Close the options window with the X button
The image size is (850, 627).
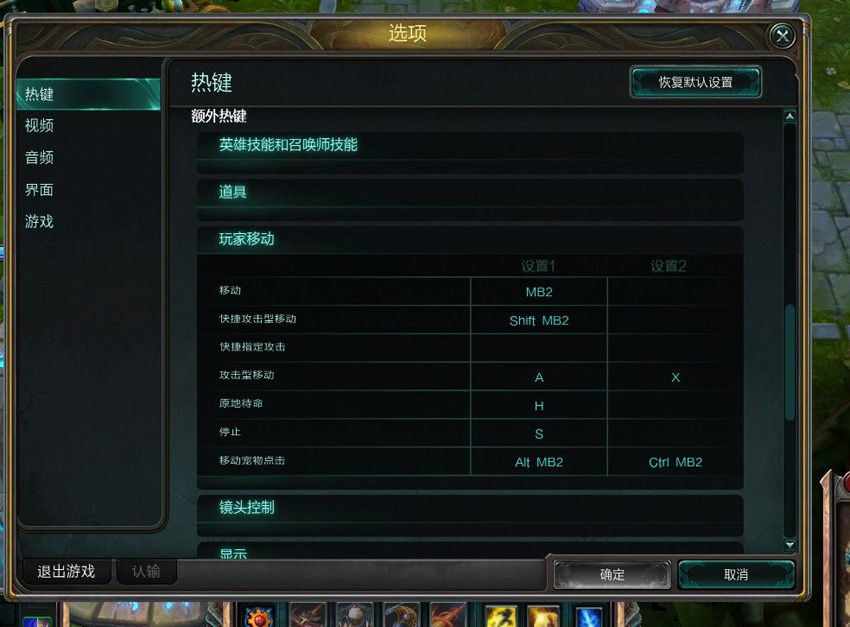782,36
